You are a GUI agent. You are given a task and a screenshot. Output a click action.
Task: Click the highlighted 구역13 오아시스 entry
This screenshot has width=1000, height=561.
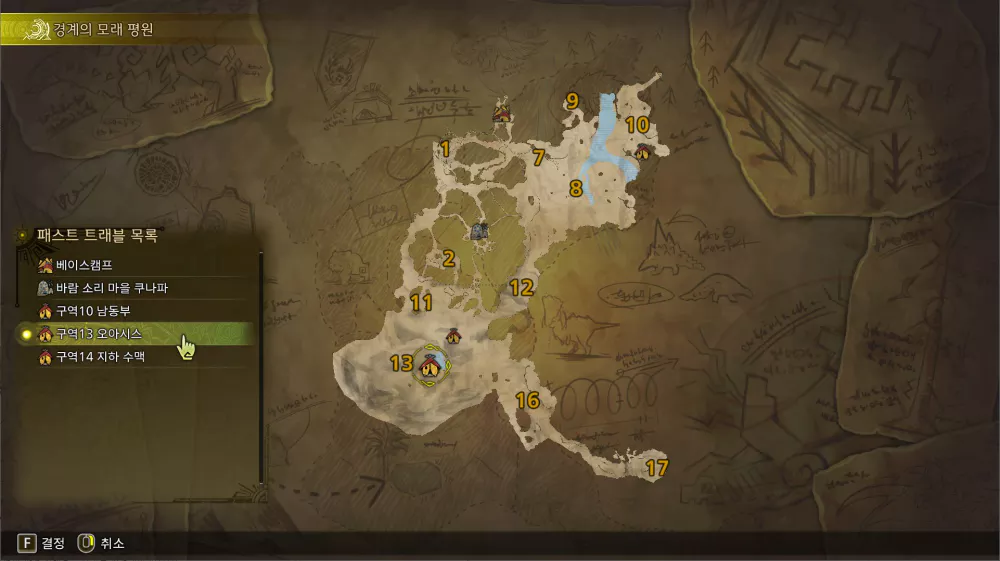98,334
